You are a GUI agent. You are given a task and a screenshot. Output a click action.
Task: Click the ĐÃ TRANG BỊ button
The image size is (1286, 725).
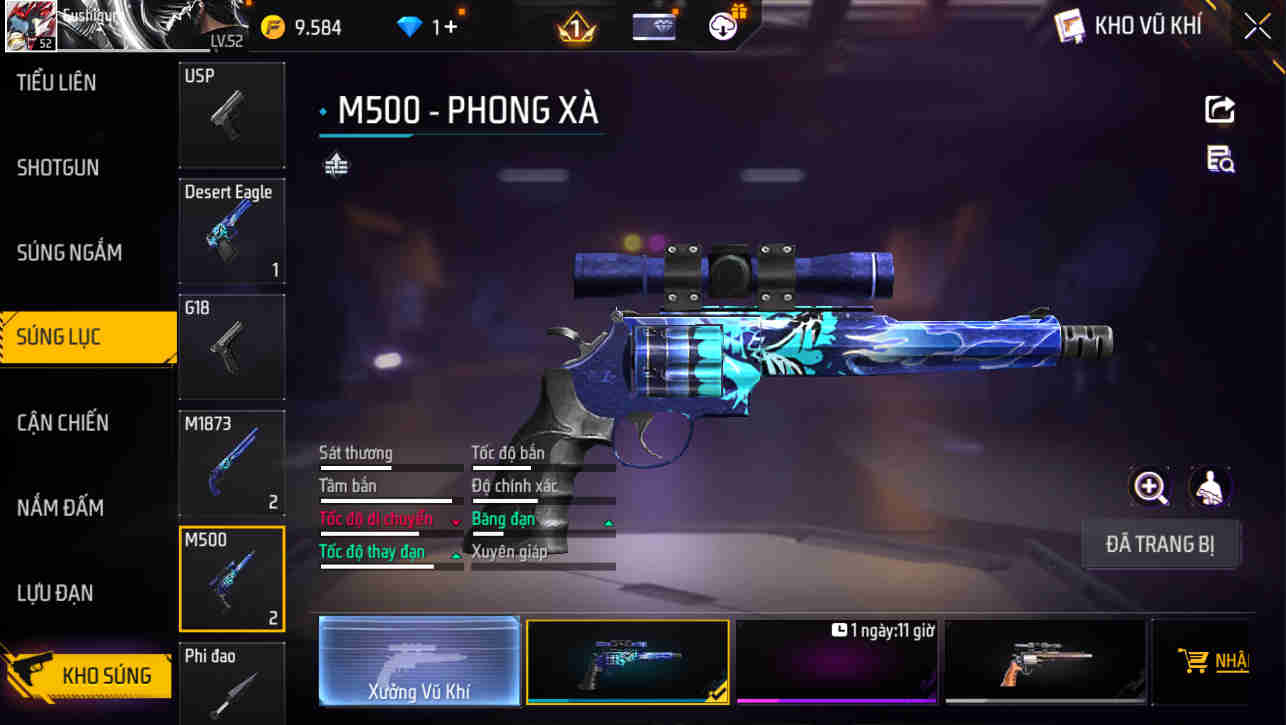1161,544
